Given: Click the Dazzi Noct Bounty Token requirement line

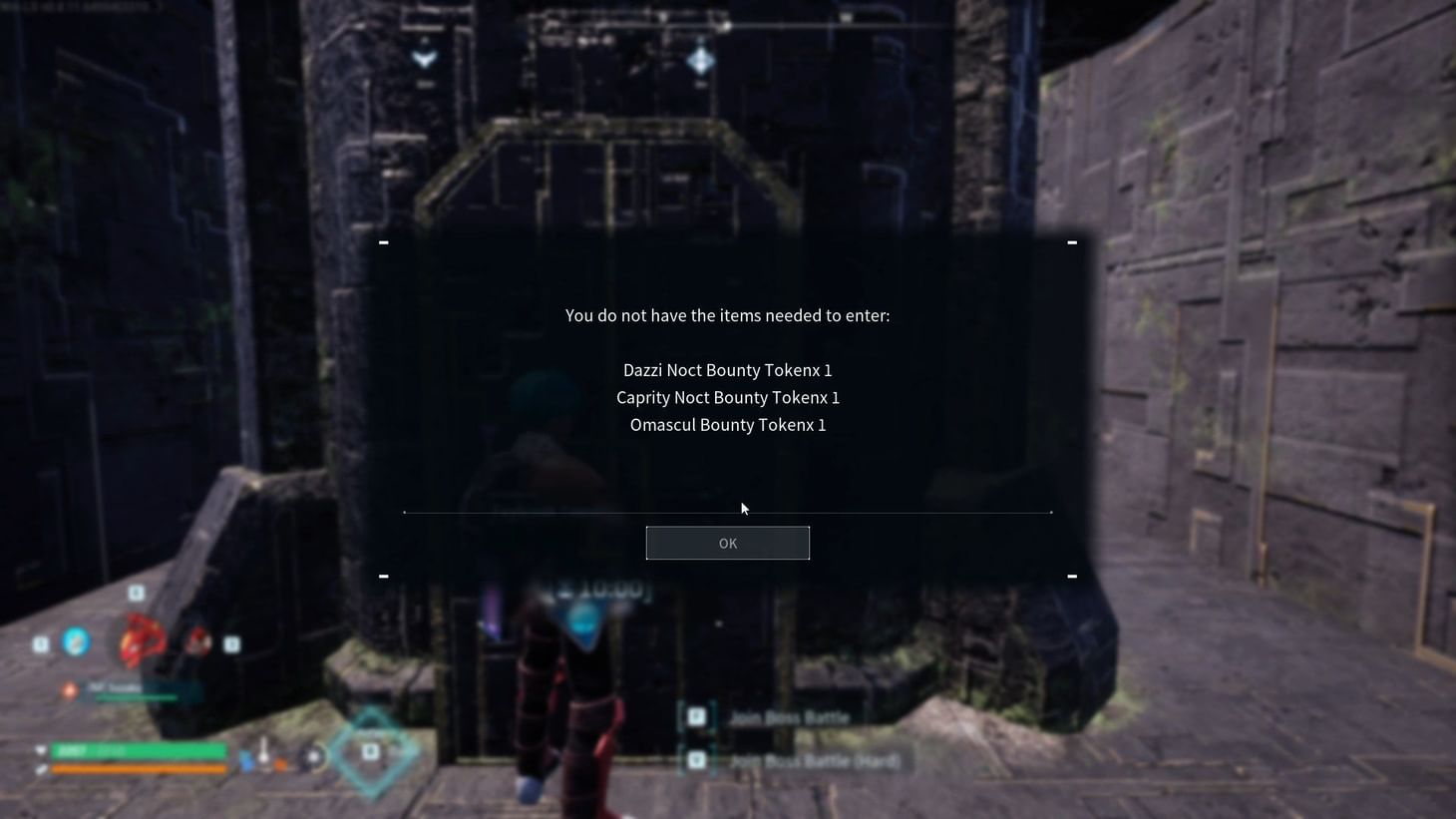Looking at the screenshot, I should tap(727, 369).
